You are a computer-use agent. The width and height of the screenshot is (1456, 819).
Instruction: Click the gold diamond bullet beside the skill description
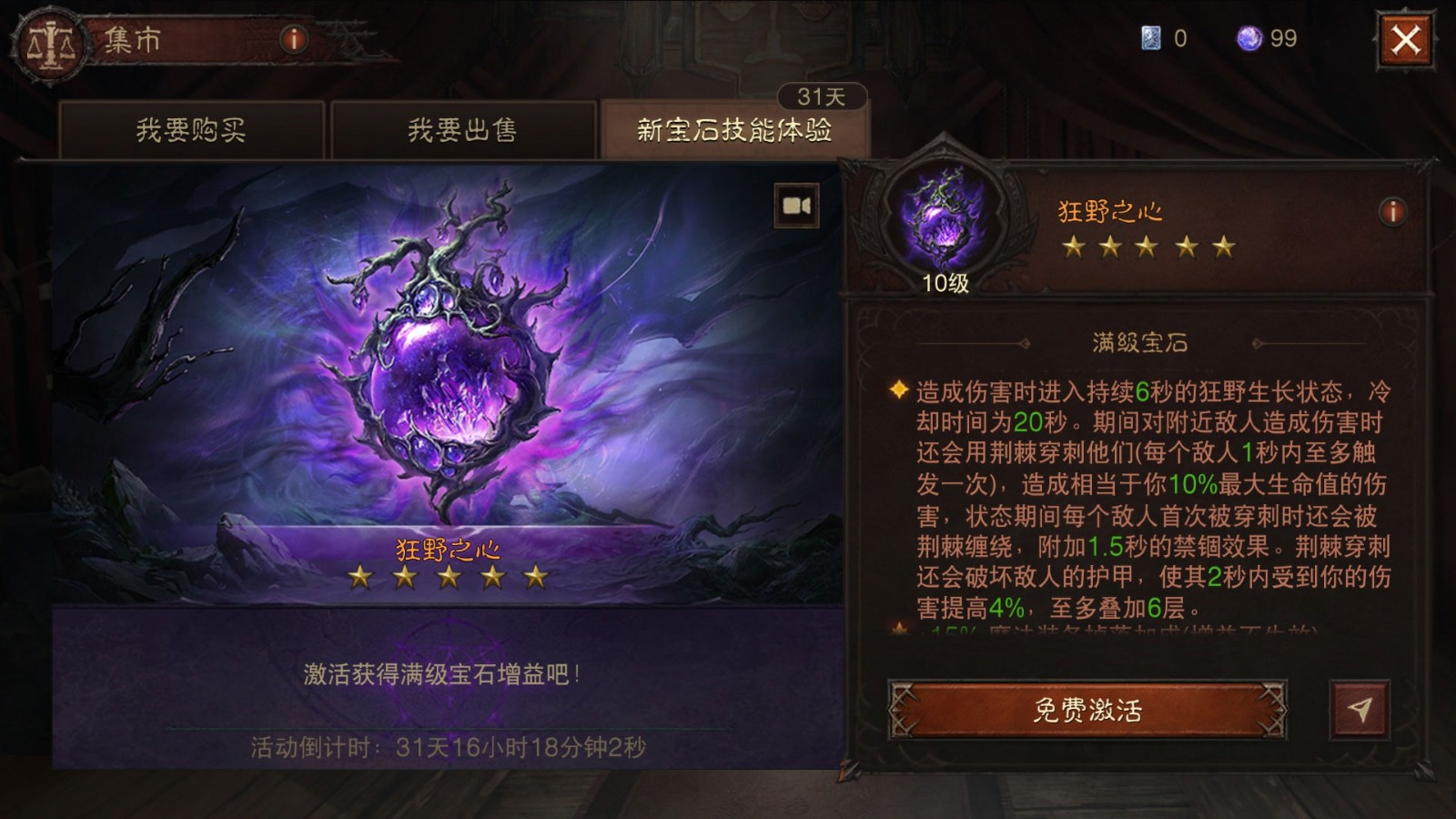click(896, 391)
